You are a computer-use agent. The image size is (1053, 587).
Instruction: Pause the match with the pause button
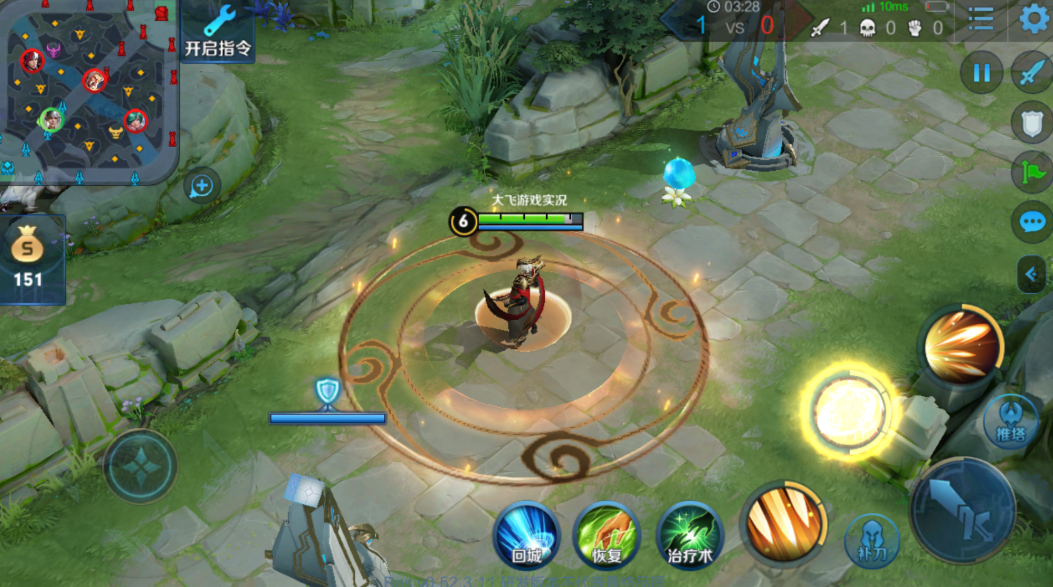pyautogui.click(x=982, y=73)
